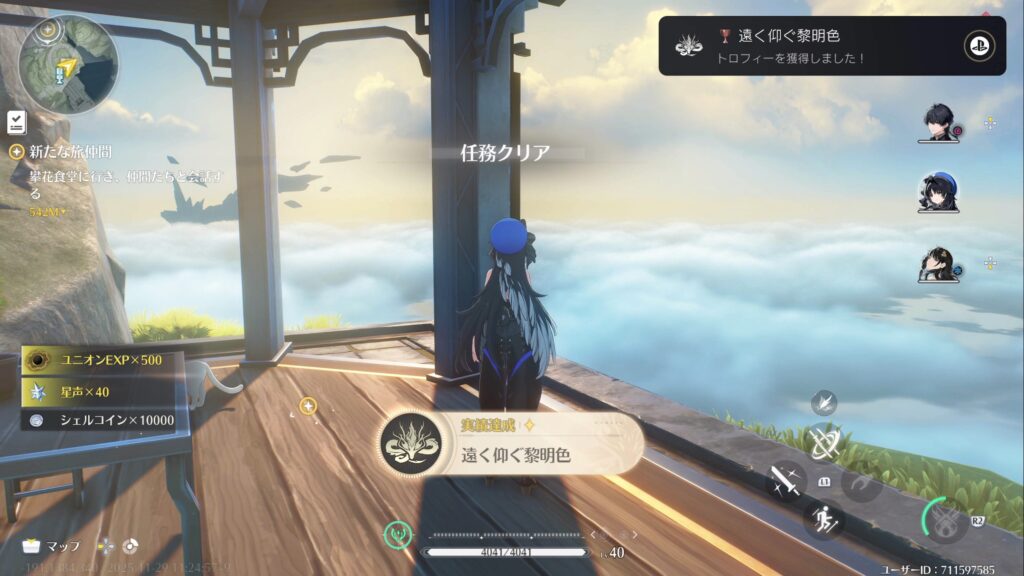Open the 遠く仰ぐ黎明色 trophy notification
This screenshot has width=1024, height=576.
[830, 46]
